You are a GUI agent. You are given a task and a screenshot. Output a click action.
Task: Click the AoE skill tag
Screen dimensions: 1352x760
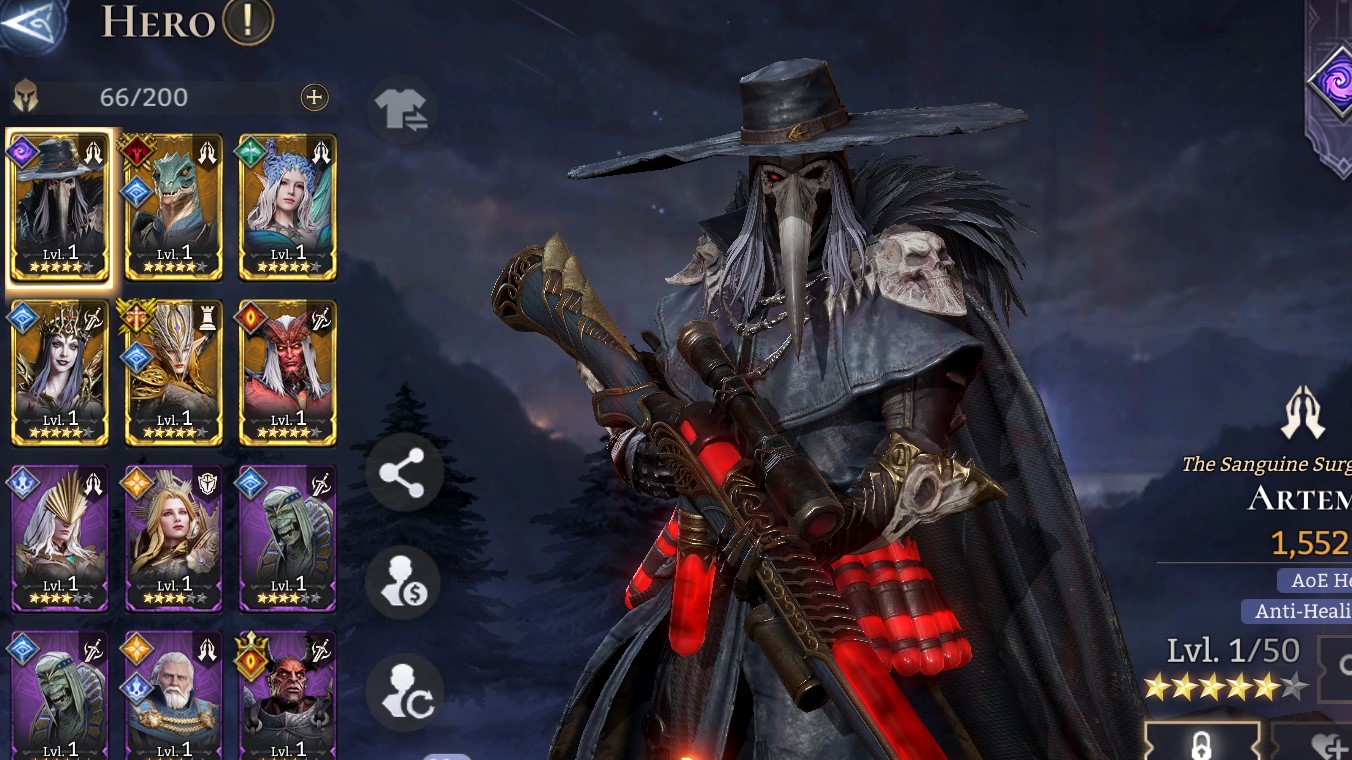click(x=1314, y=580)
